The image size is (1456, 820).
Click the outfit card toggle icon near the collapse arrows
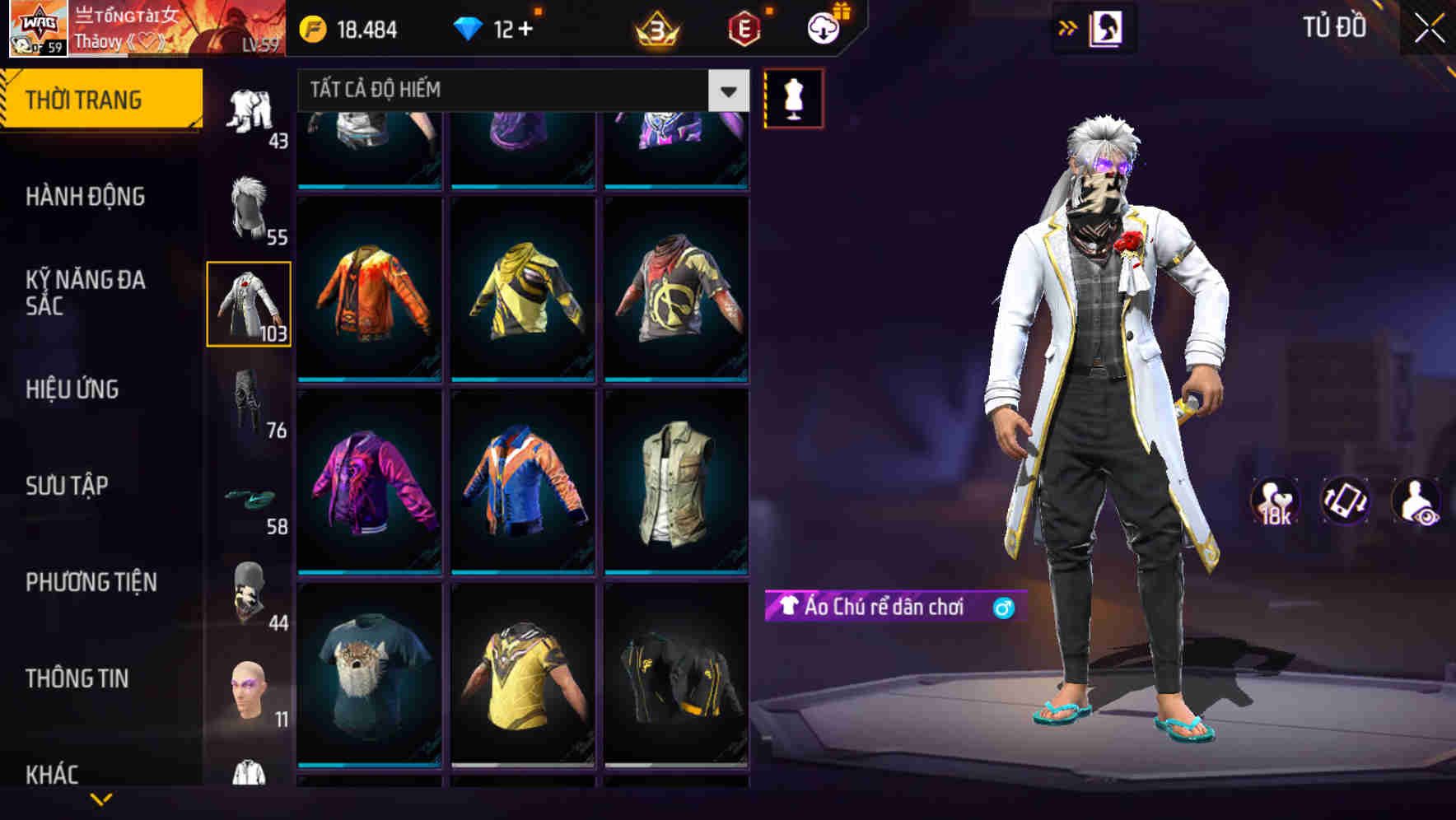tap(1108, 27)
